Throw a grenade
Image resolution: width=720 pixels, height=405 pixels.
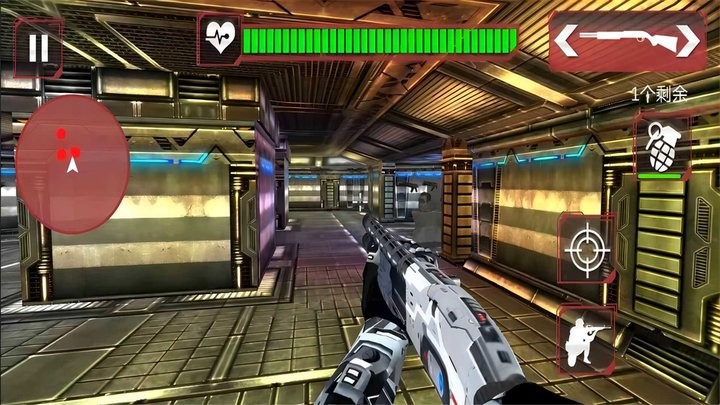click(x=660, y=146)
